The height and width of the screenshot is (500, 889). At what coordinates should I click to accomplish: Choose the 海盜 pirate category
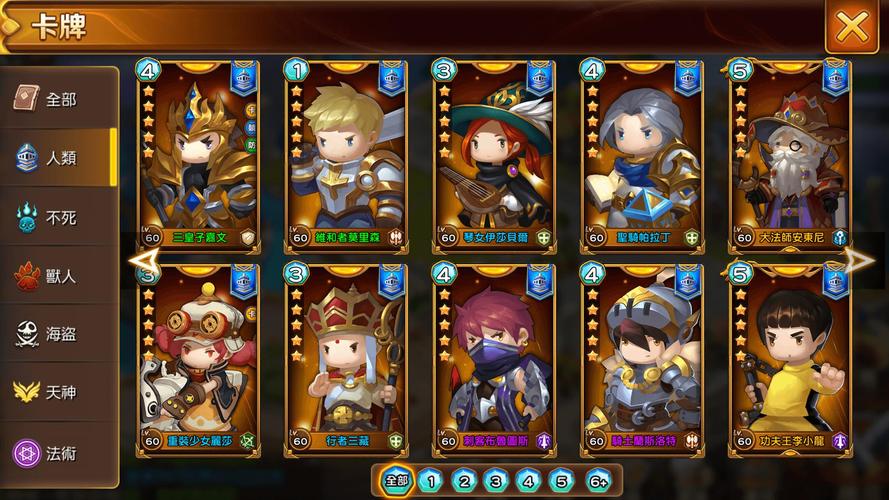pos(59,335)
